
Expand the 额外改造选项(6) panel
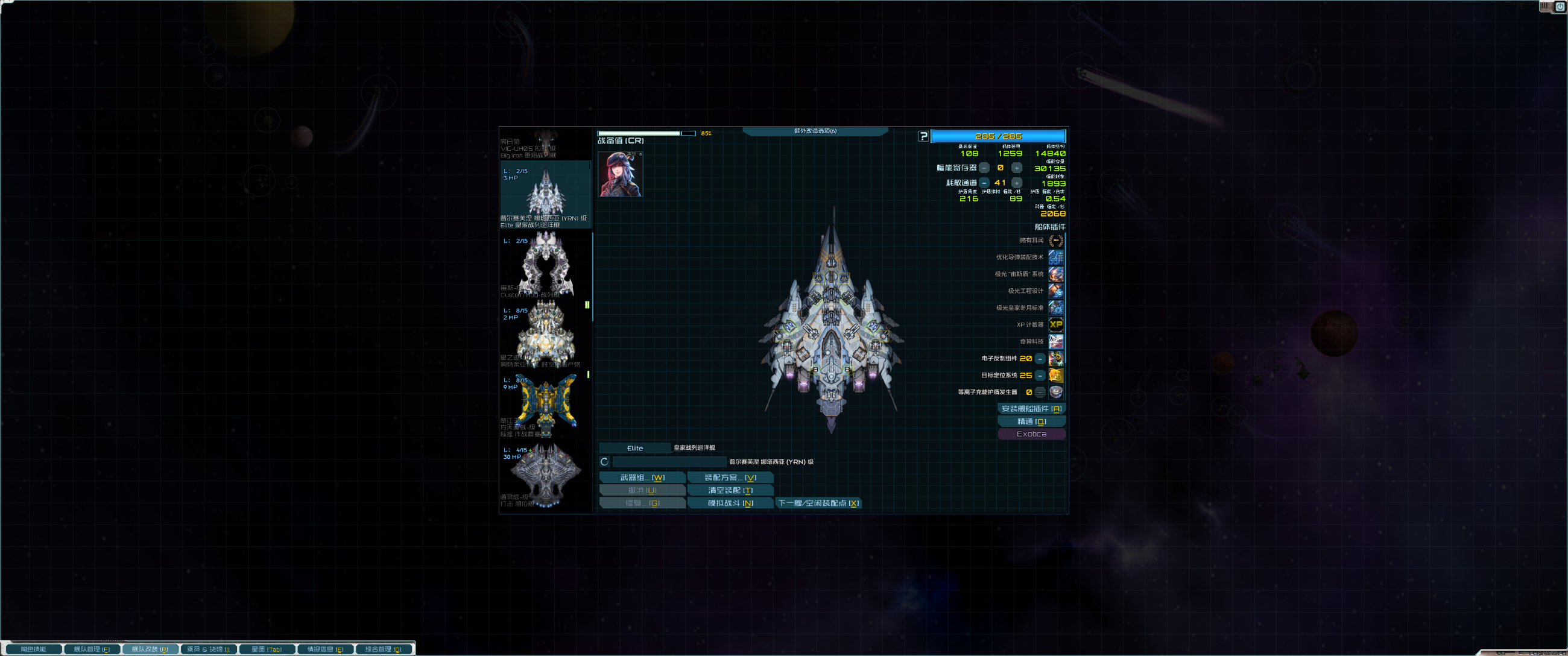point(815,131)
